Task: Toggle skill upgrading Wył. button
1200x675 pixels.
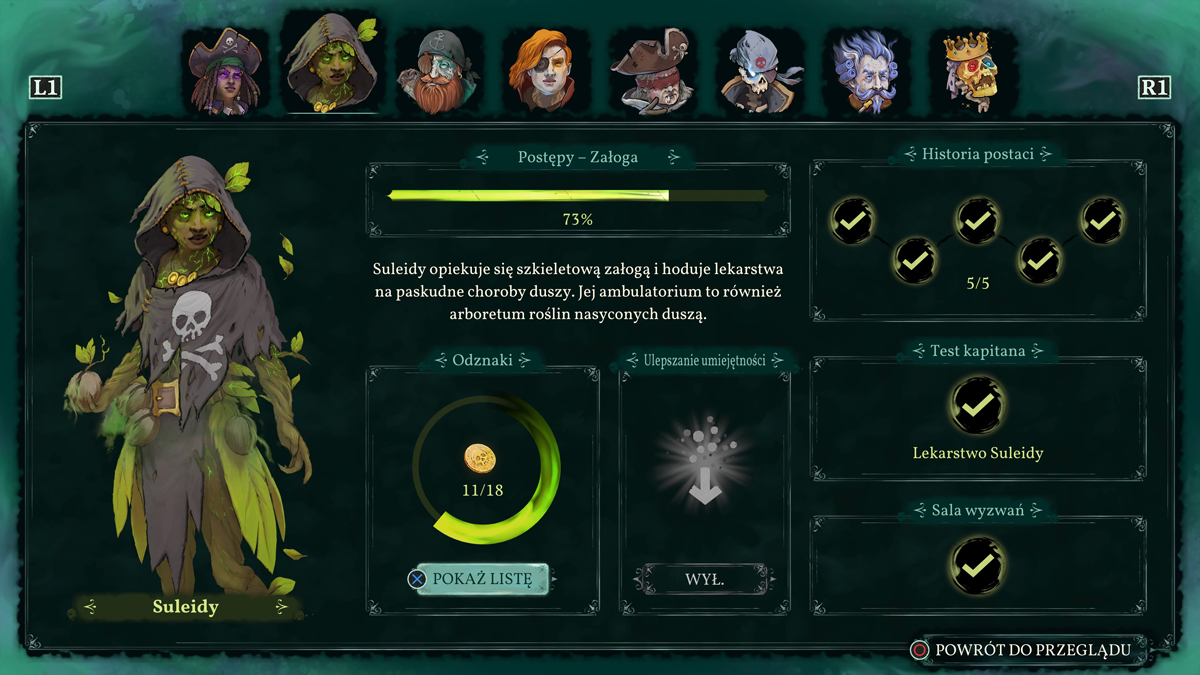Action: pyautogui.click(x=704, y=579)
